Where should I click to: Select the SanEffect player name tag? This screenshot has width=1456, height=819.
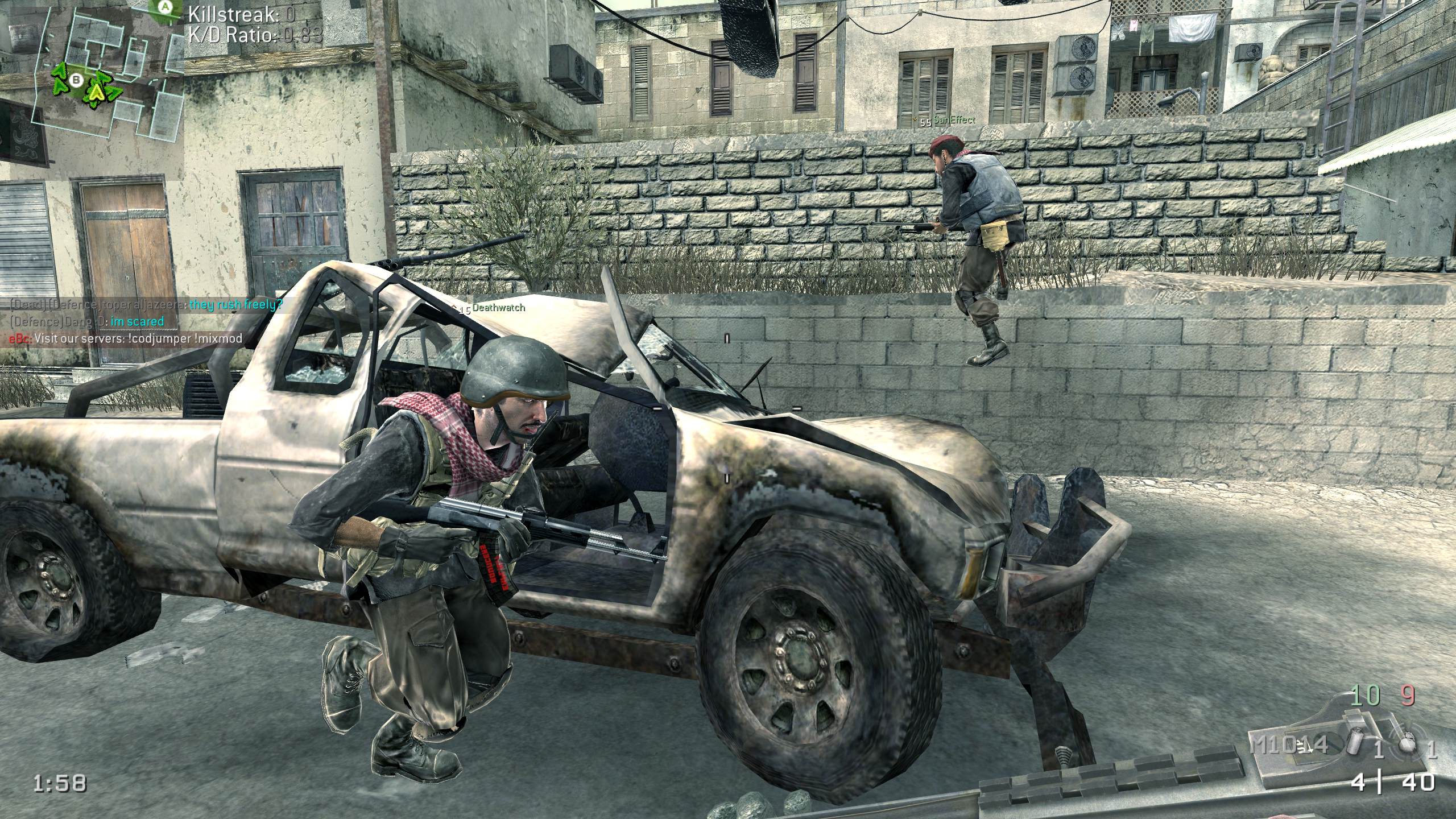954,120
